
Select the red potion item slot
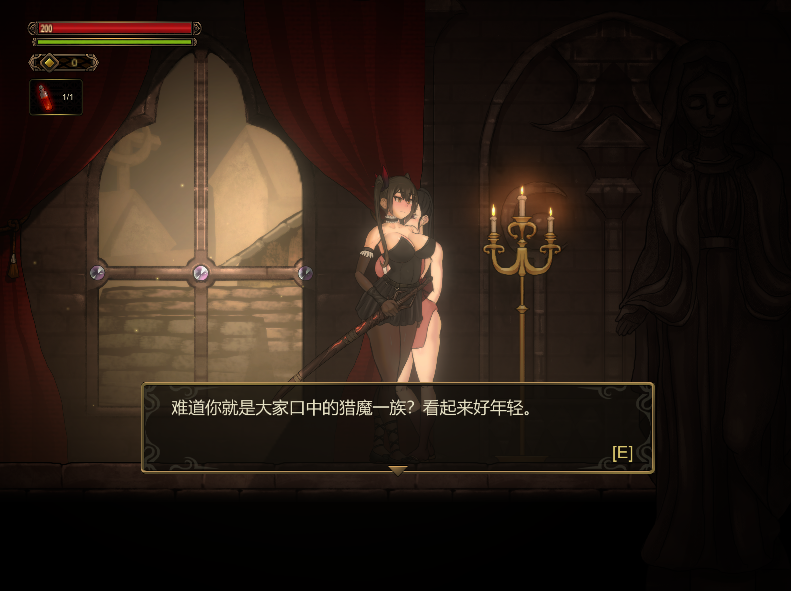tap(55, 97)
